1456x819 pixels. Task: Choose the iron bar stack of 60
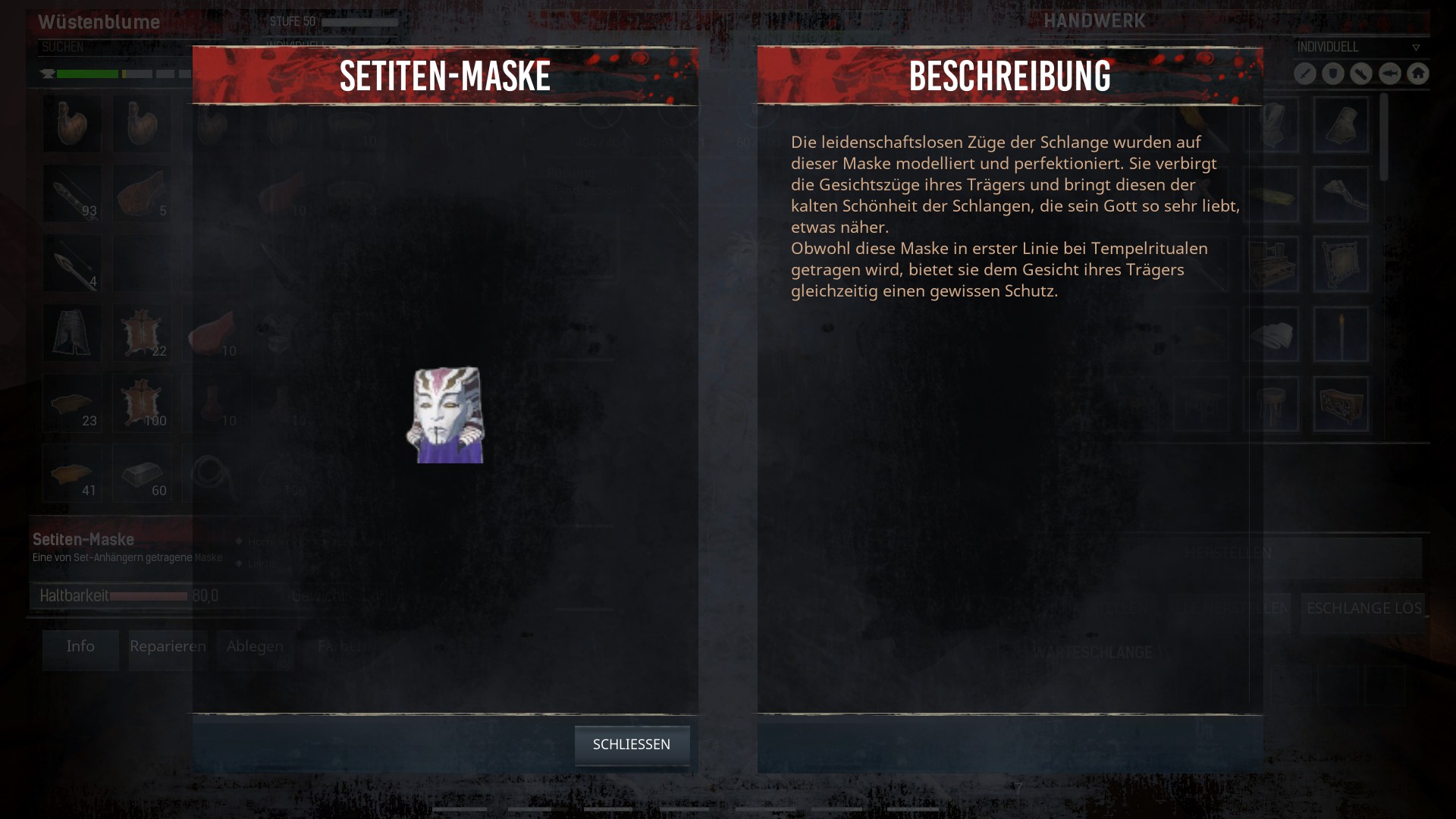click(x=142, y=474)
